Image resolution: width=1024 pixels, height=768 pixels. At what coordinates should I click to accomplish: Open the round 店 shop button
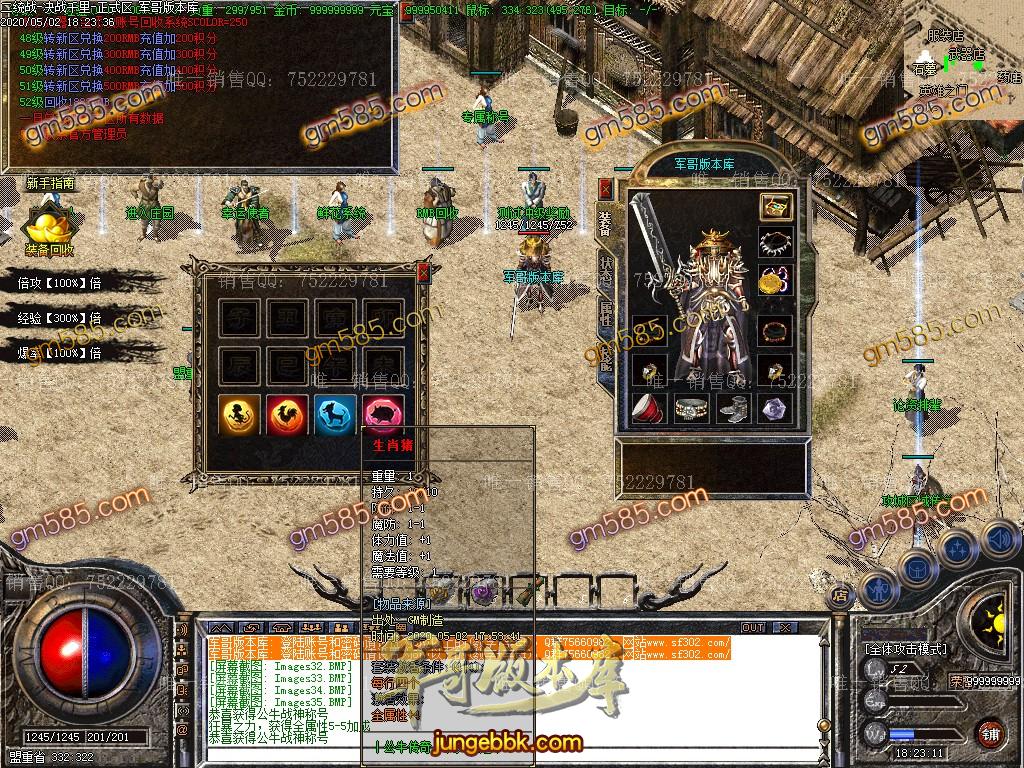tap(840, 596)
